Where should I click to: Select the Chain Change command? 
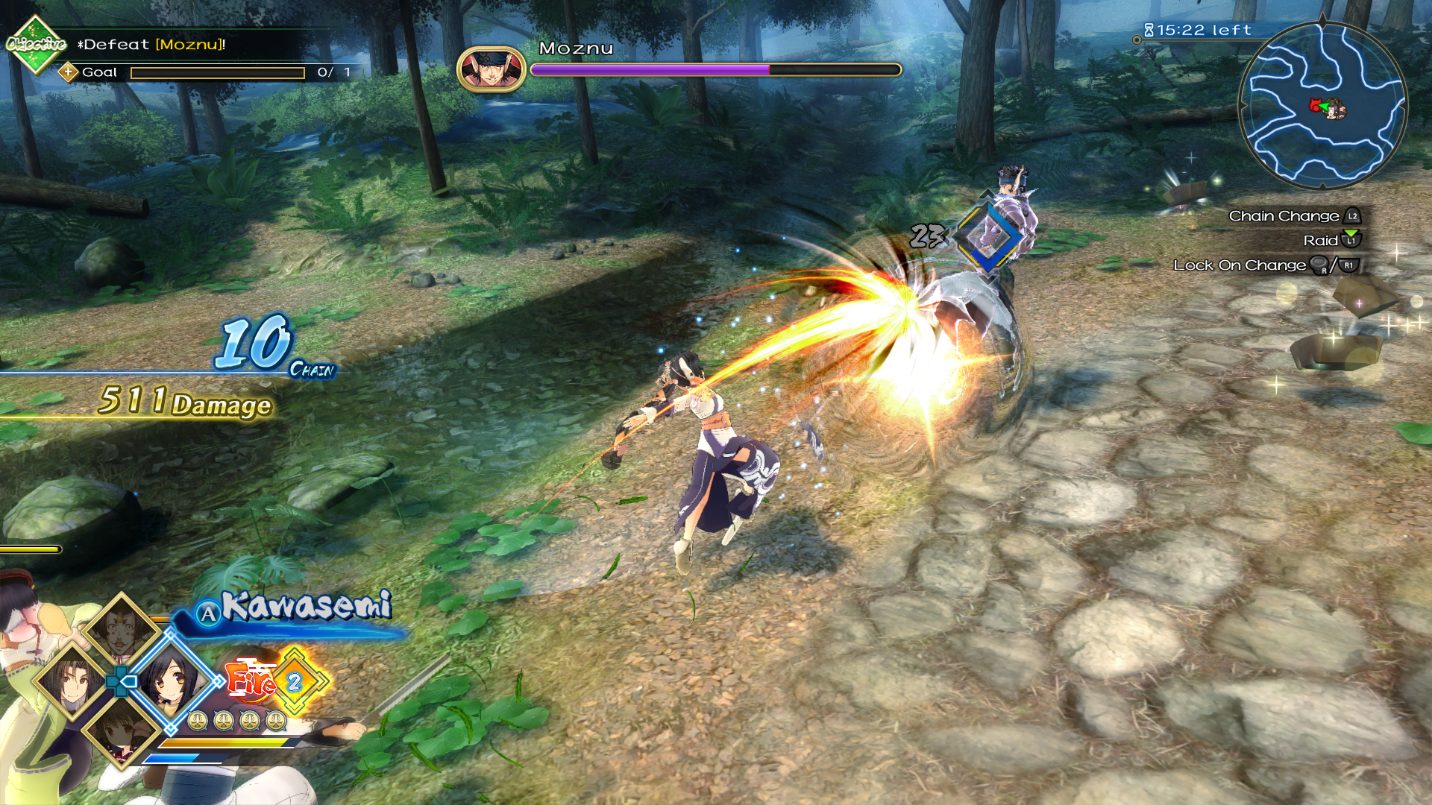pyautogui.click(x=1284, y=216)
